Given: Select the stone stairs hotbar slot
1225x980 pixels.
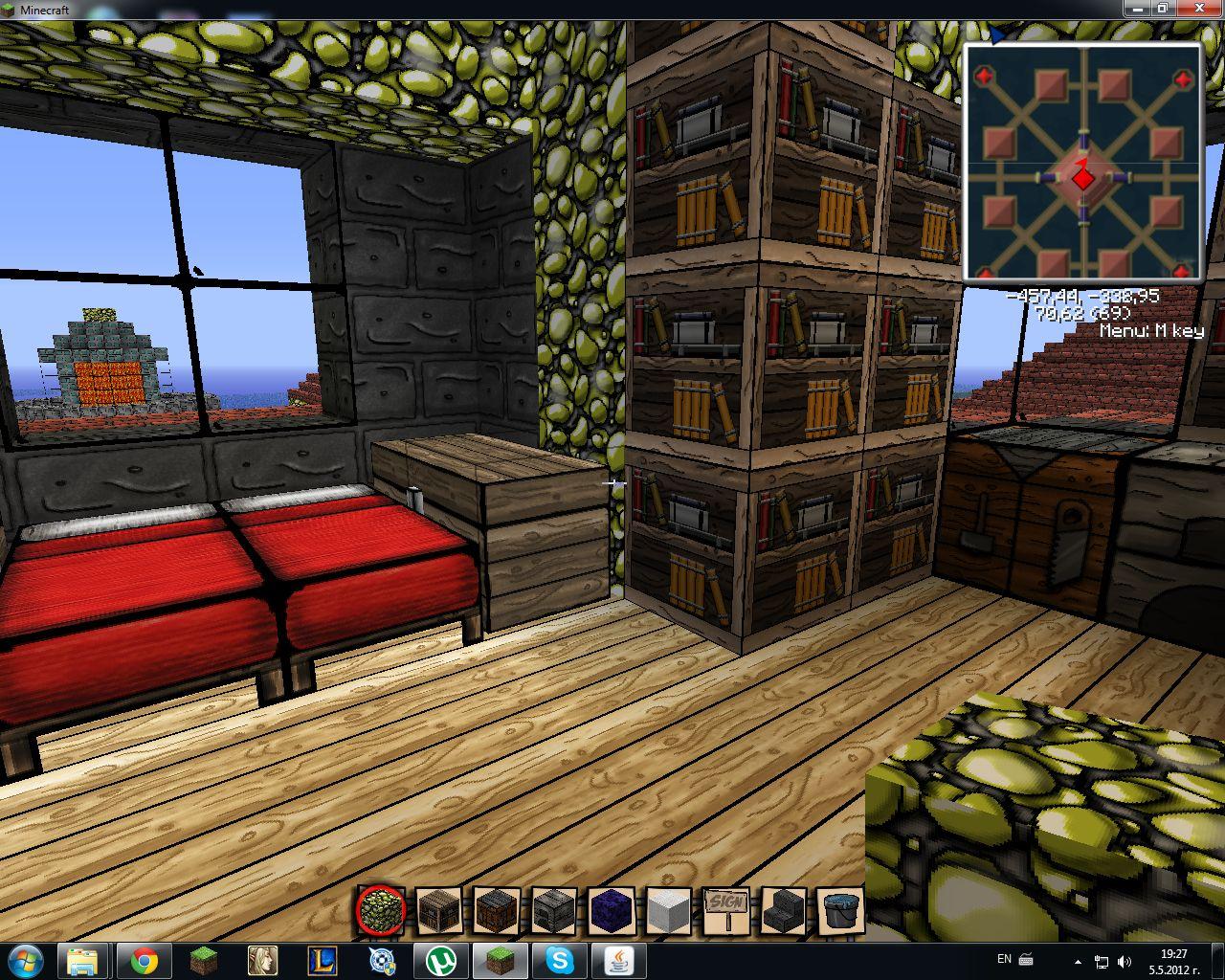Looking at the screenshot, I should click(784, 910).
